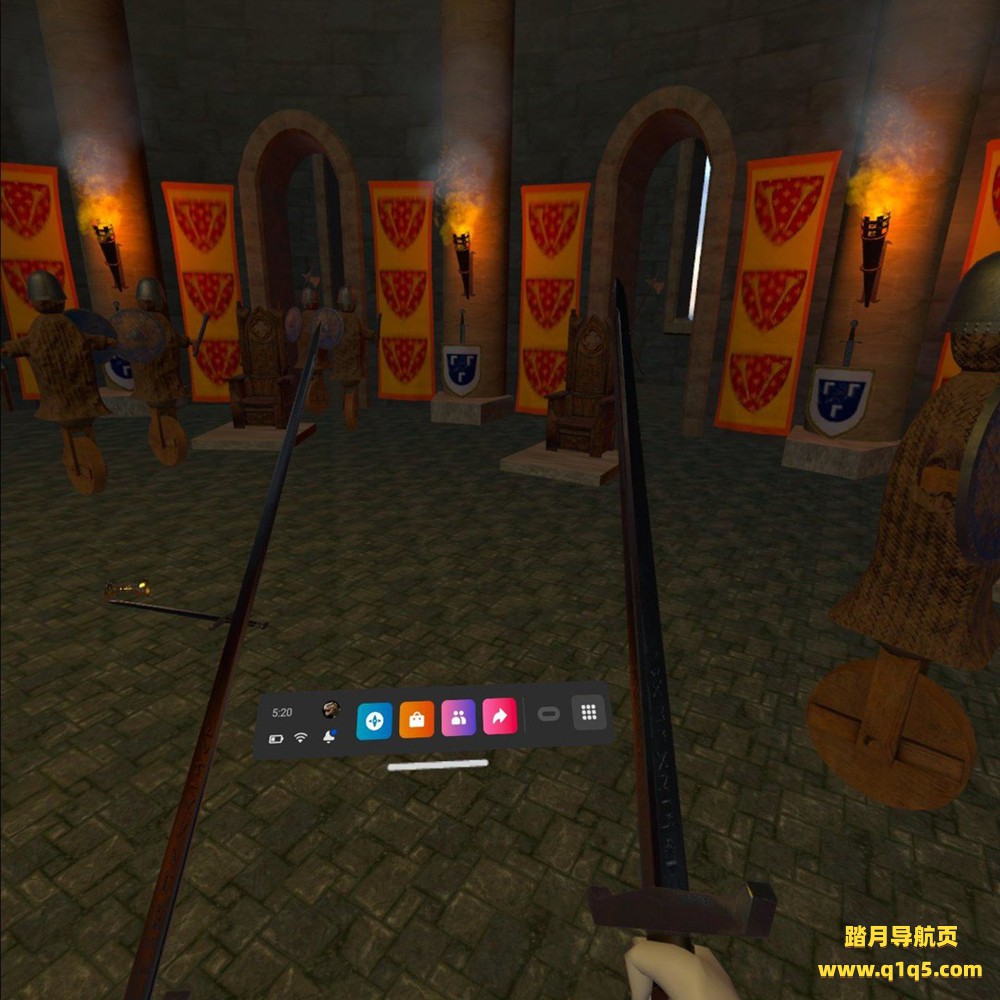Open the Store shopping bag icon
The image size is (1000, 1000).
[416, 719]
